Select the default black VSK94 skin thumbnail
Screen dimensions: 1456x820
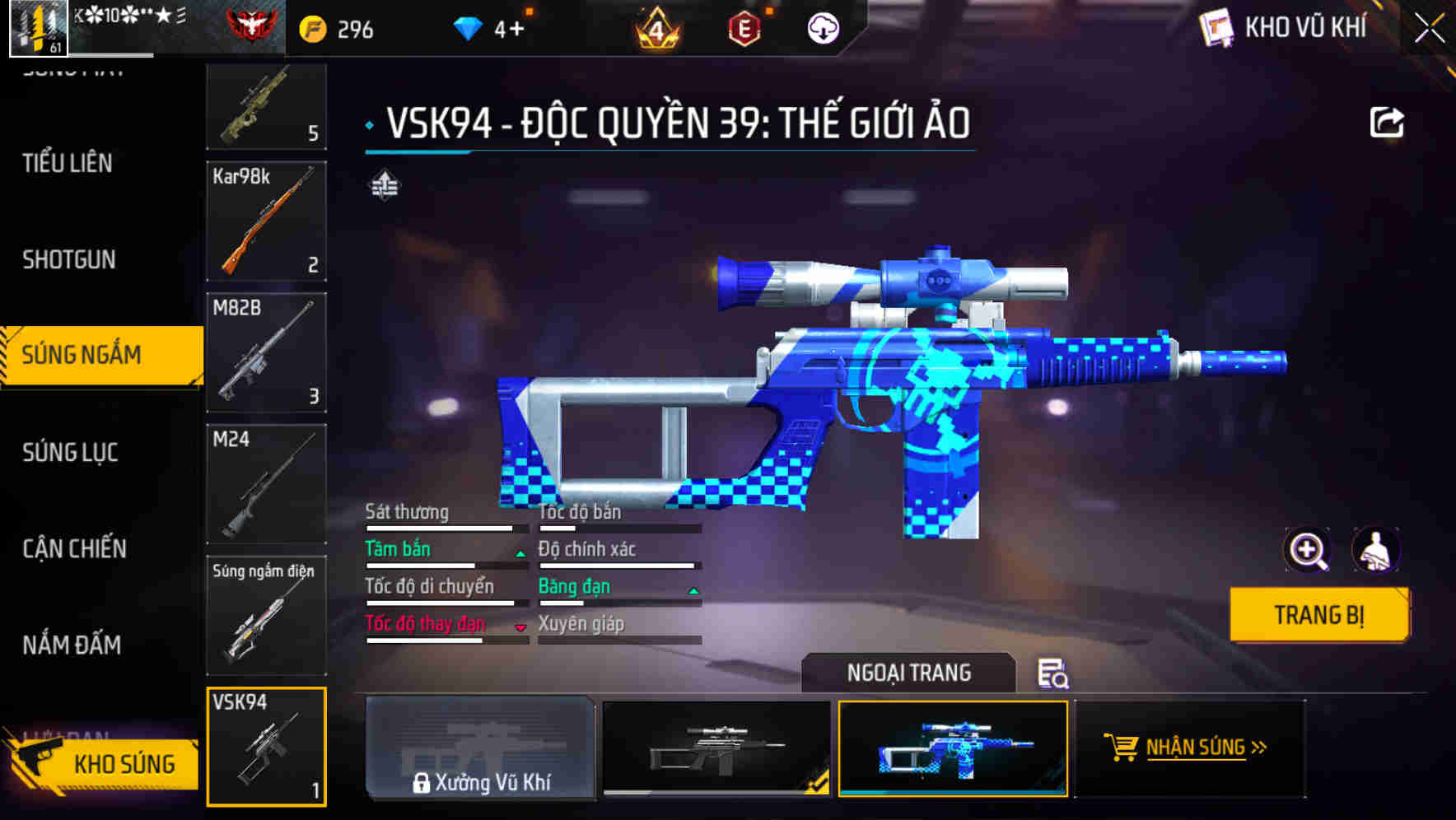point(713,749)
